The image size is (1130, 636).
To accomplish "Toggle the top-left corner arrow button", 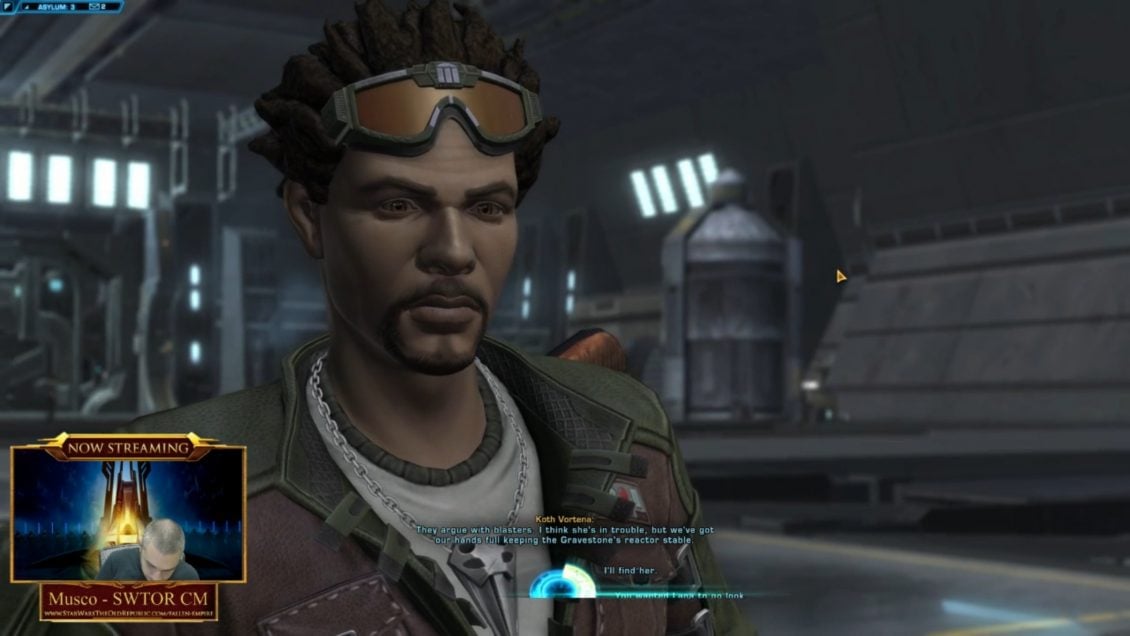I will pos(7,7).
